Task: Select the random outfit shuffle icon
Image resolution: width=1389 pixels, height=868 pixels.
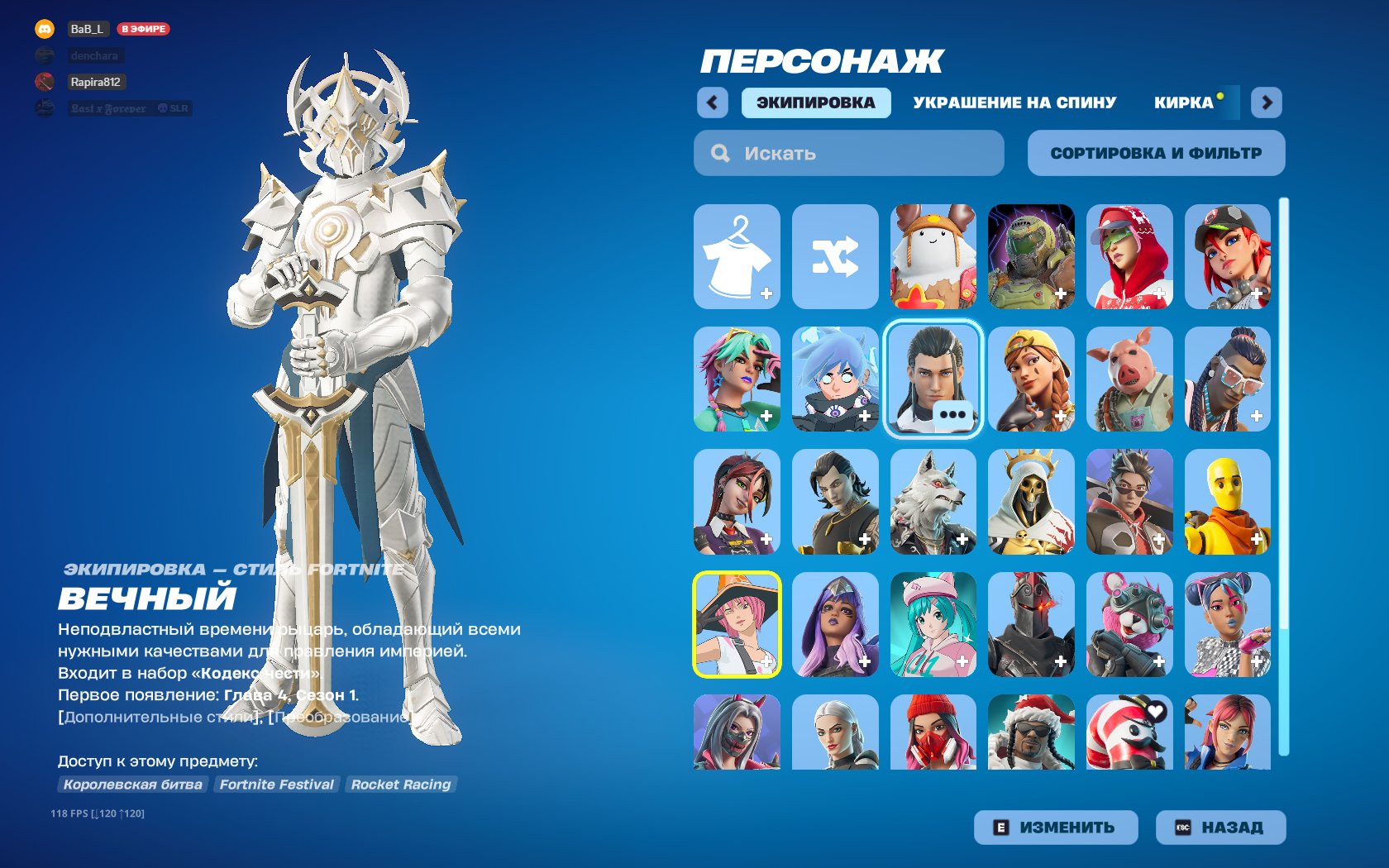Action: pyautogui.click(x=835, y=256)
